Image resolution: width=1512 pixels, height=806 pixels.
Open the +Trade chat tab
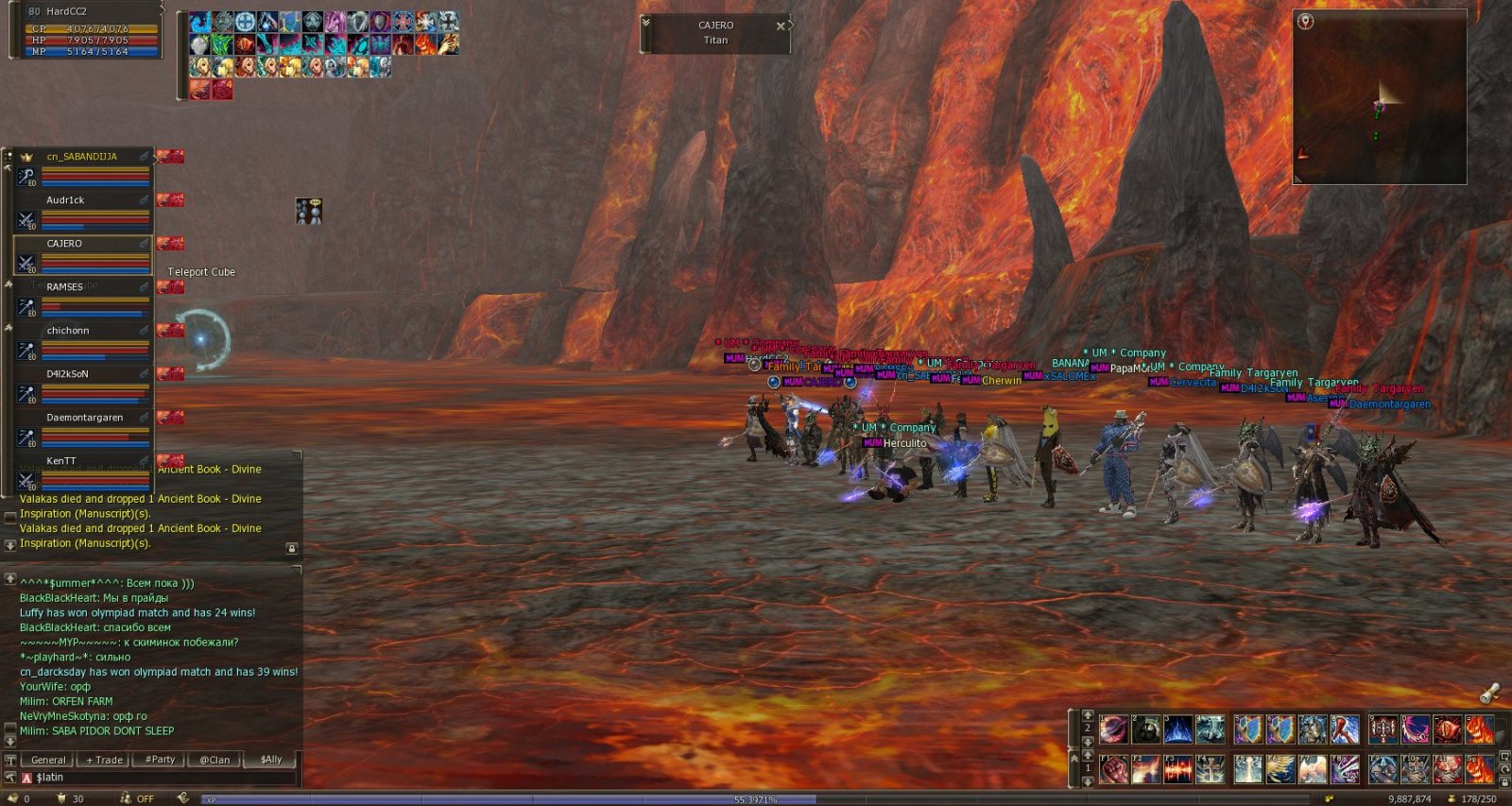[105, 760]
